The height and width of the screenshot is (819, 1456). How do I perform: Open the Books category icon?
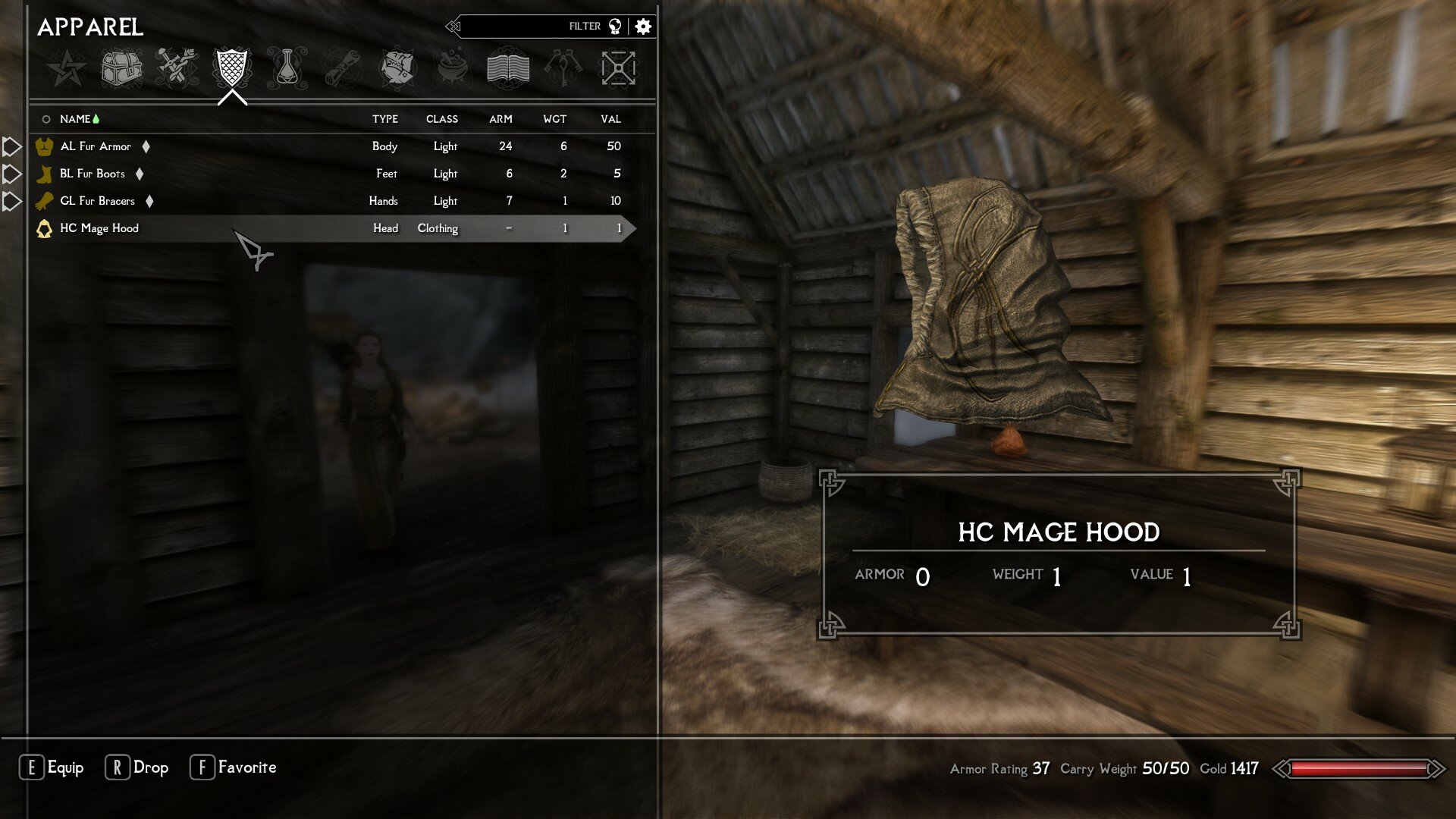506,68
